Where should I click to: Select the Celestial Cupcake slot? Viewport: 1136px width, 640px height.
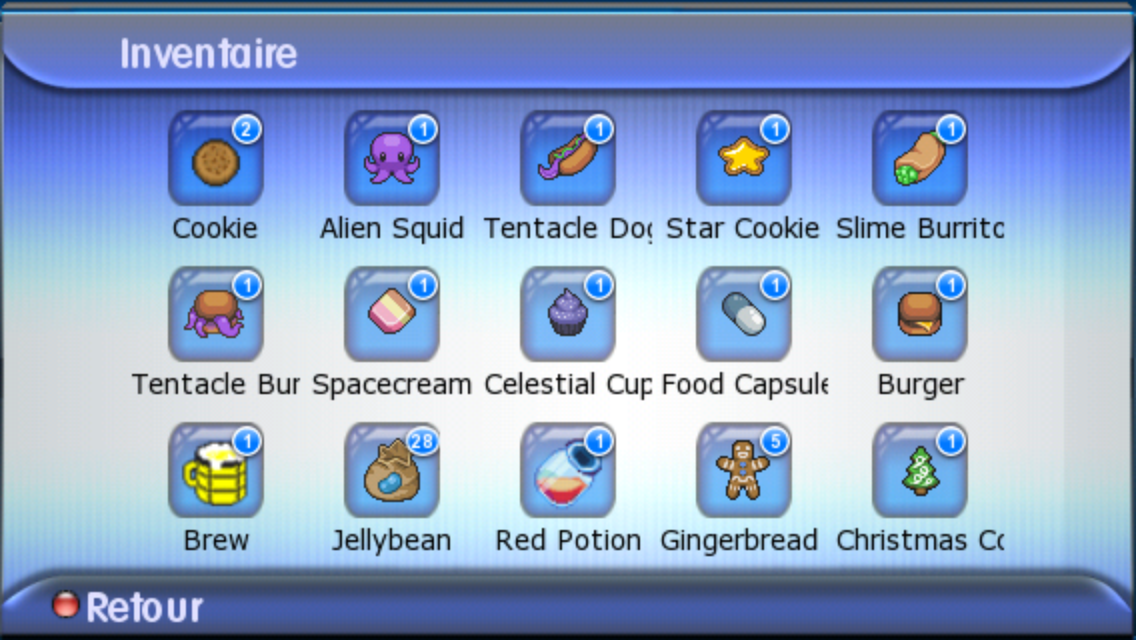tap(567, 316)
